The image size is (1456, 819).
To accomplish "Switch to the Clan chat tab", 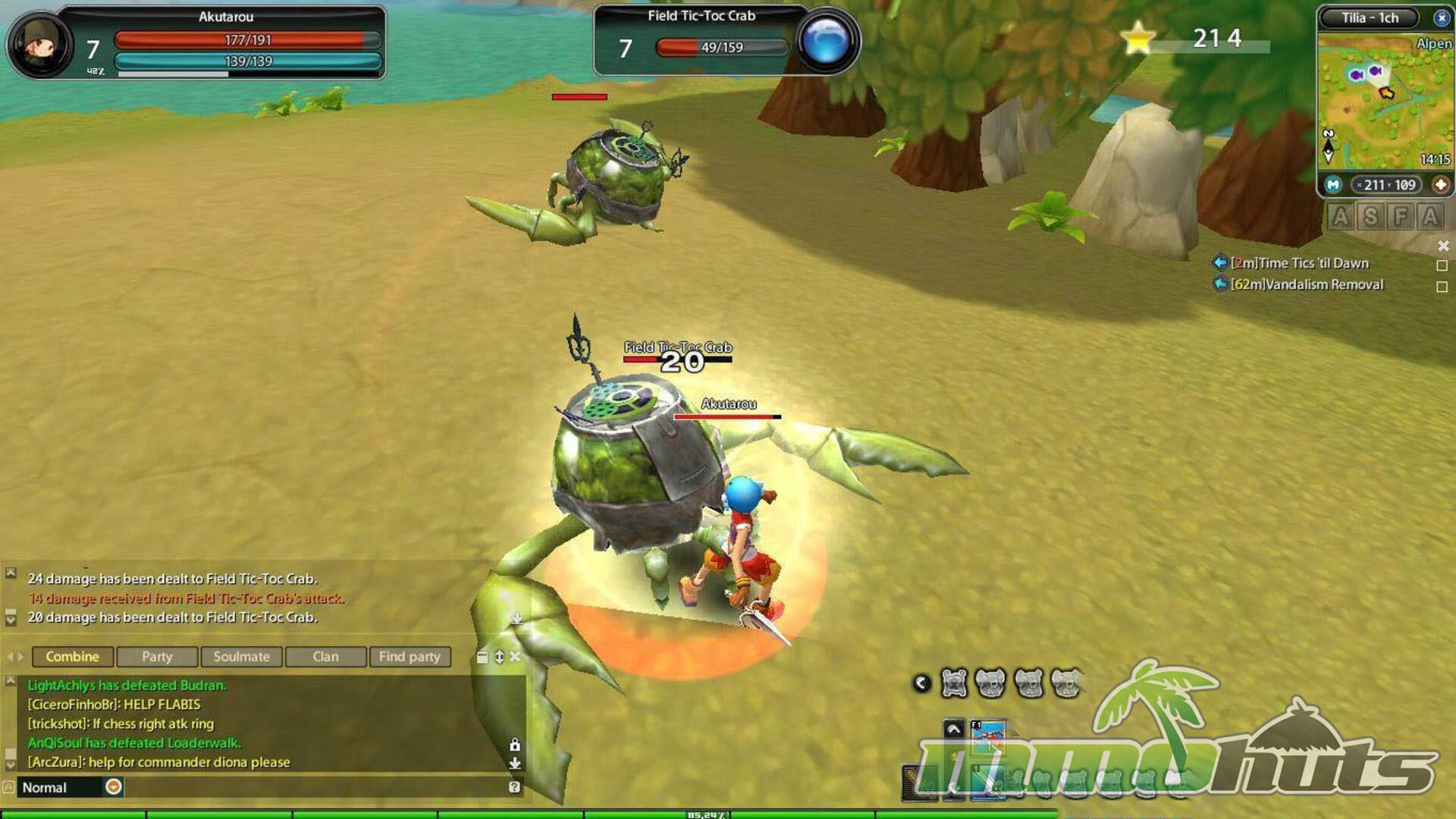I will coord(326,657).
